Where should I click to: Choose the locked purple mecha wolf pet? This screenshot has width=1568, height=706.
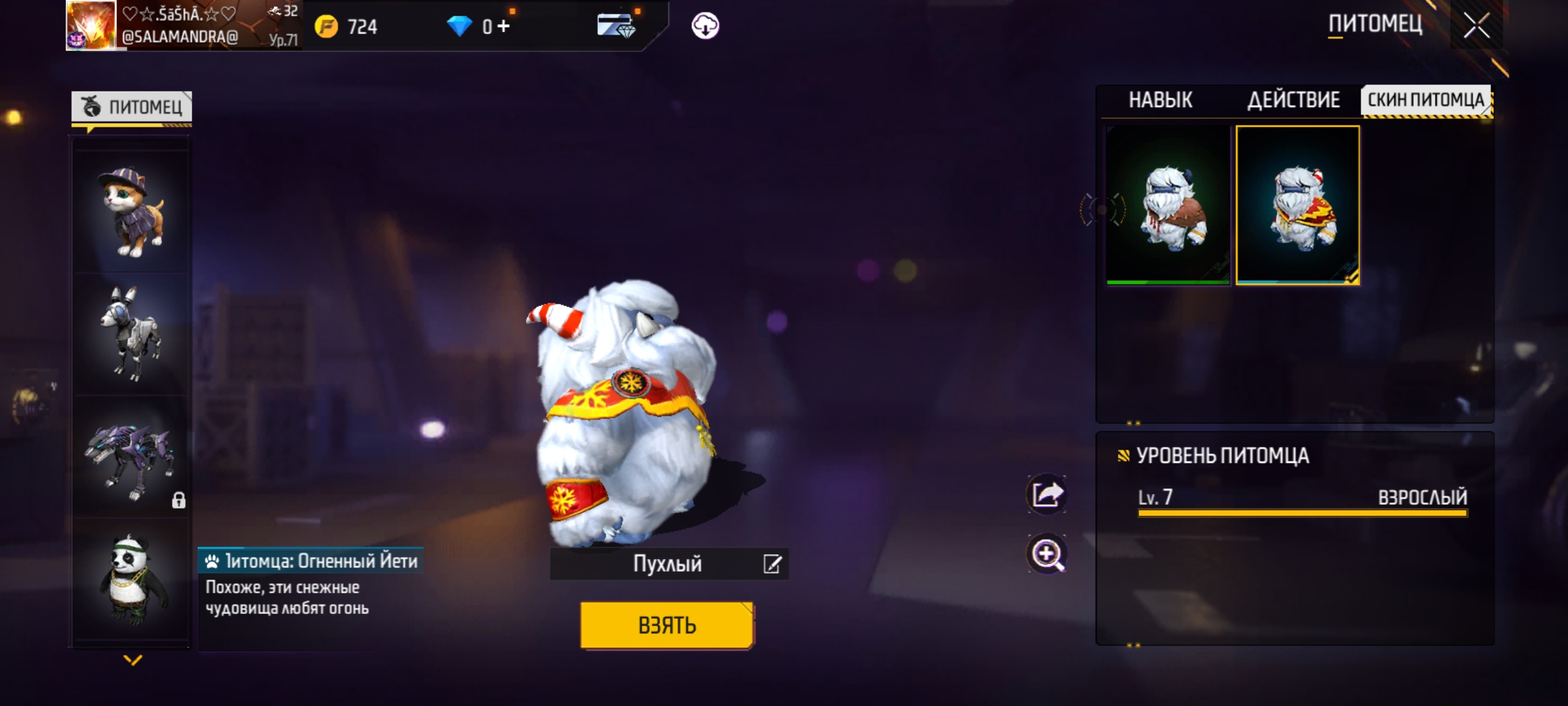131,458
